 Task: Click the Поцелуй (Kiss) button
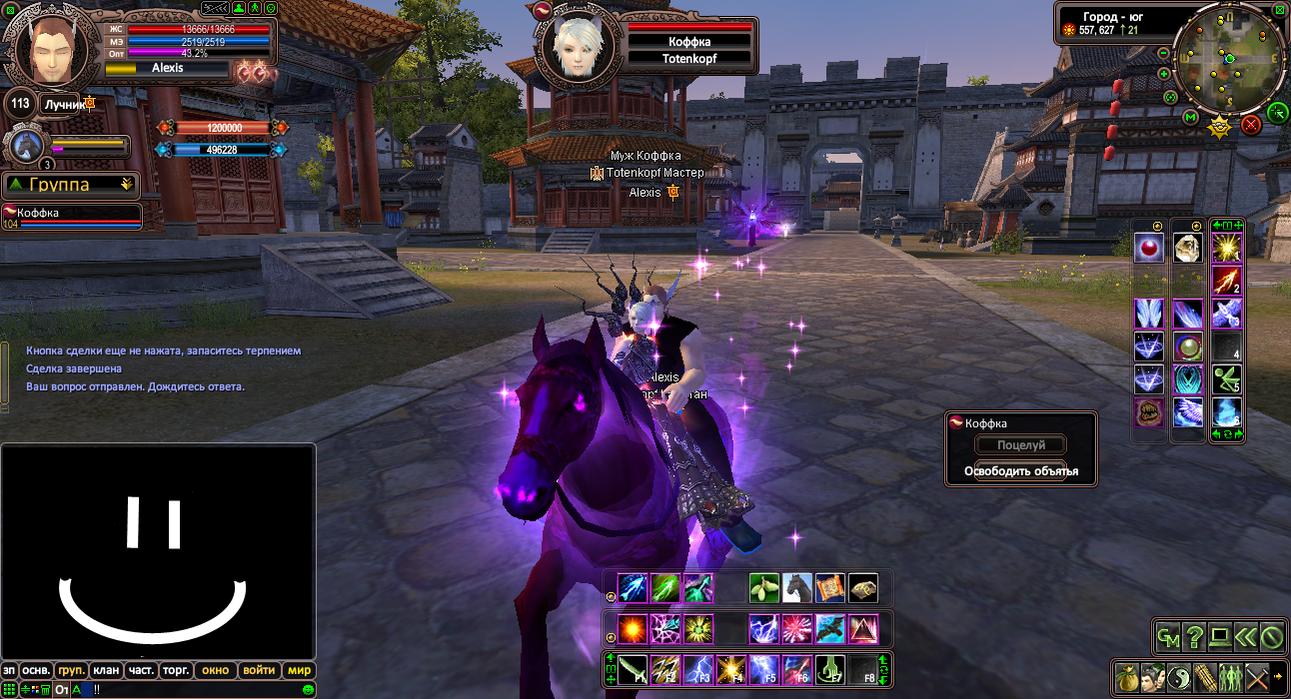coord(1021,445)
